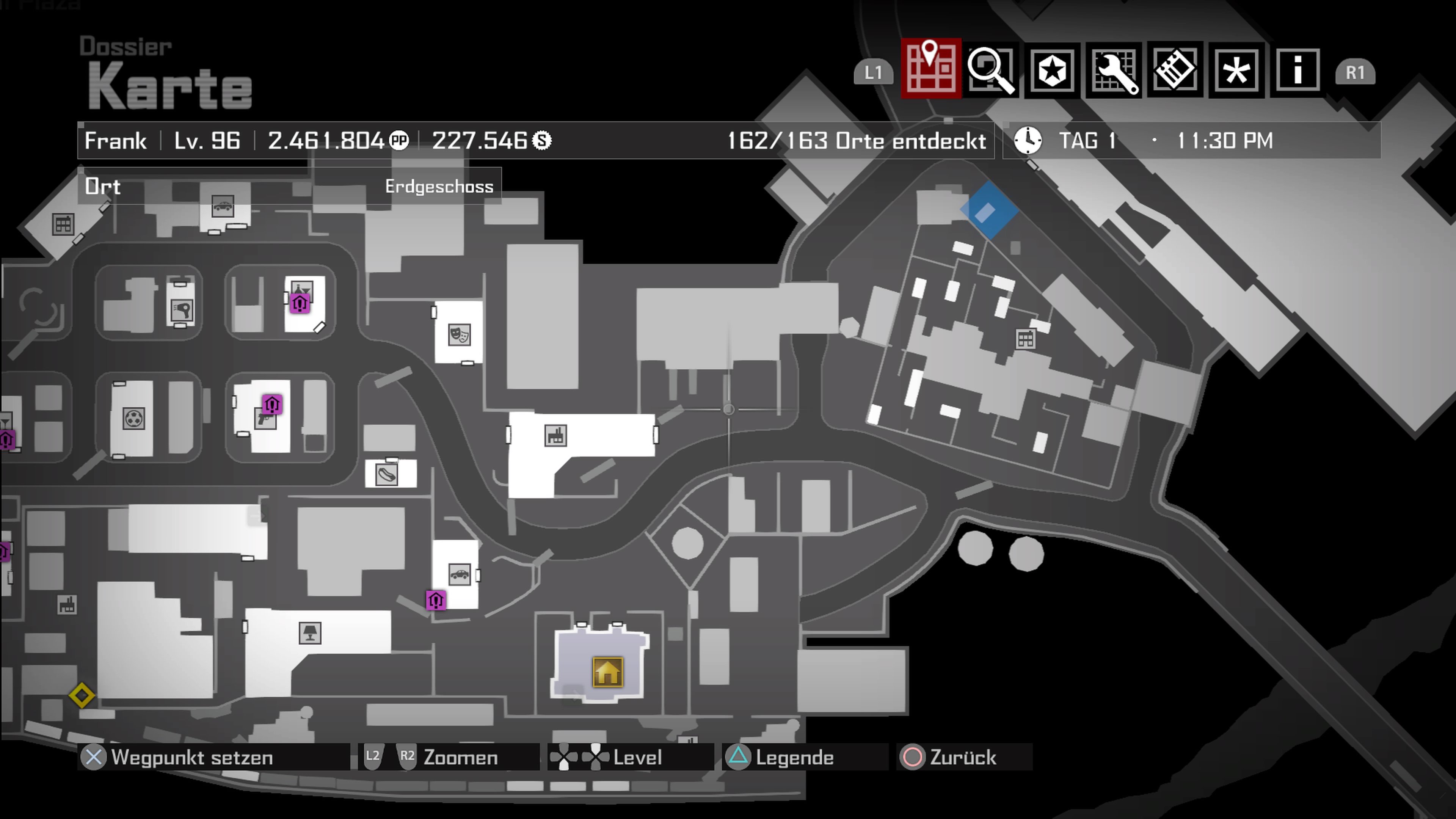Click the film reel location icon
1456x819 pixels.
click(x=133, y=419)
